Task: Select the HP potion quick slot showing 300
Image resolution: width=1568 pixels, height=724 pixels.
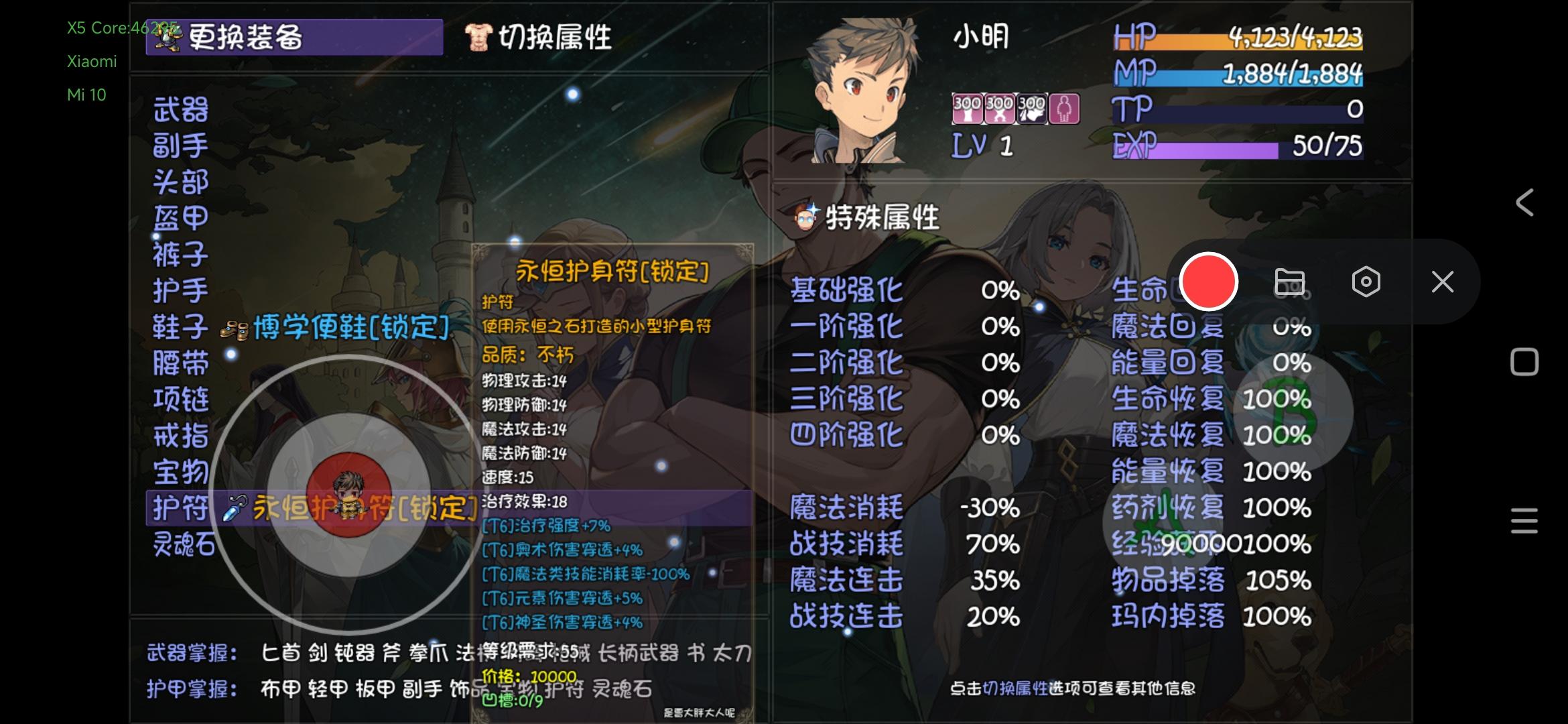Action: [x=967, y=109]
